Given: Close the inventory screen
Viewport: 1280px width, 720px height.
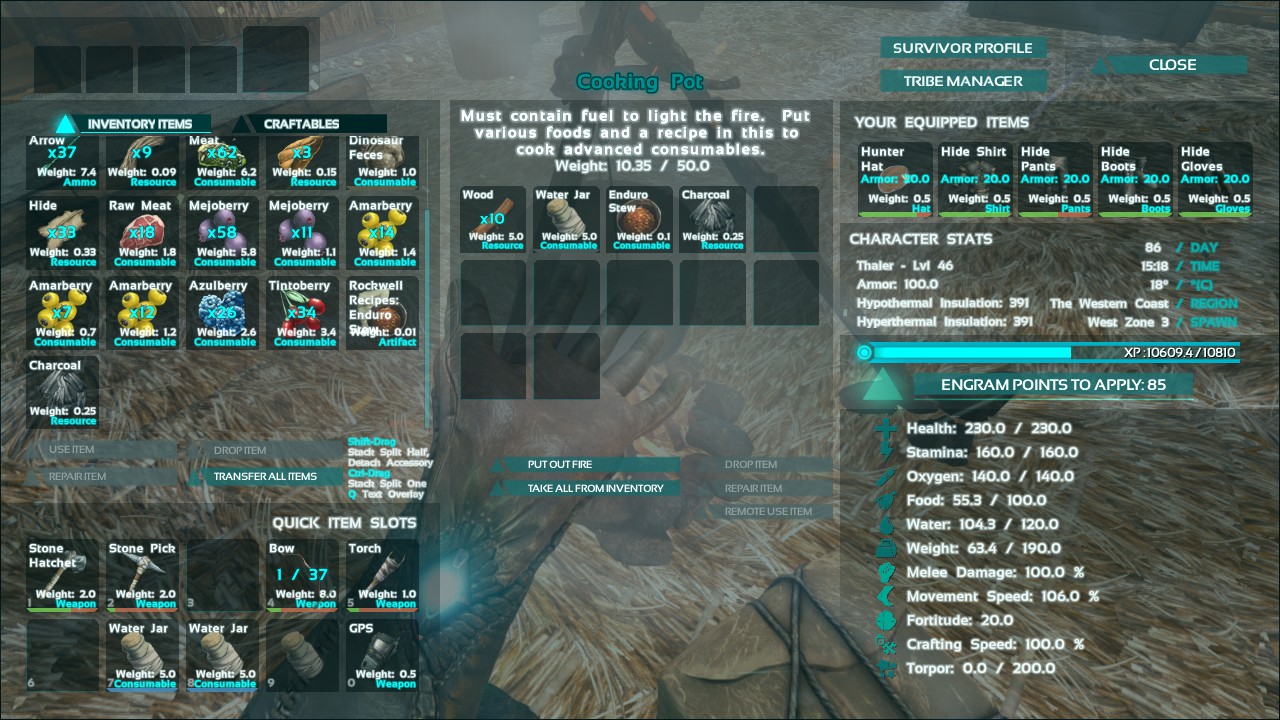Looking at the screenshot, I should pyautogui.click(x=1172, y=65).
